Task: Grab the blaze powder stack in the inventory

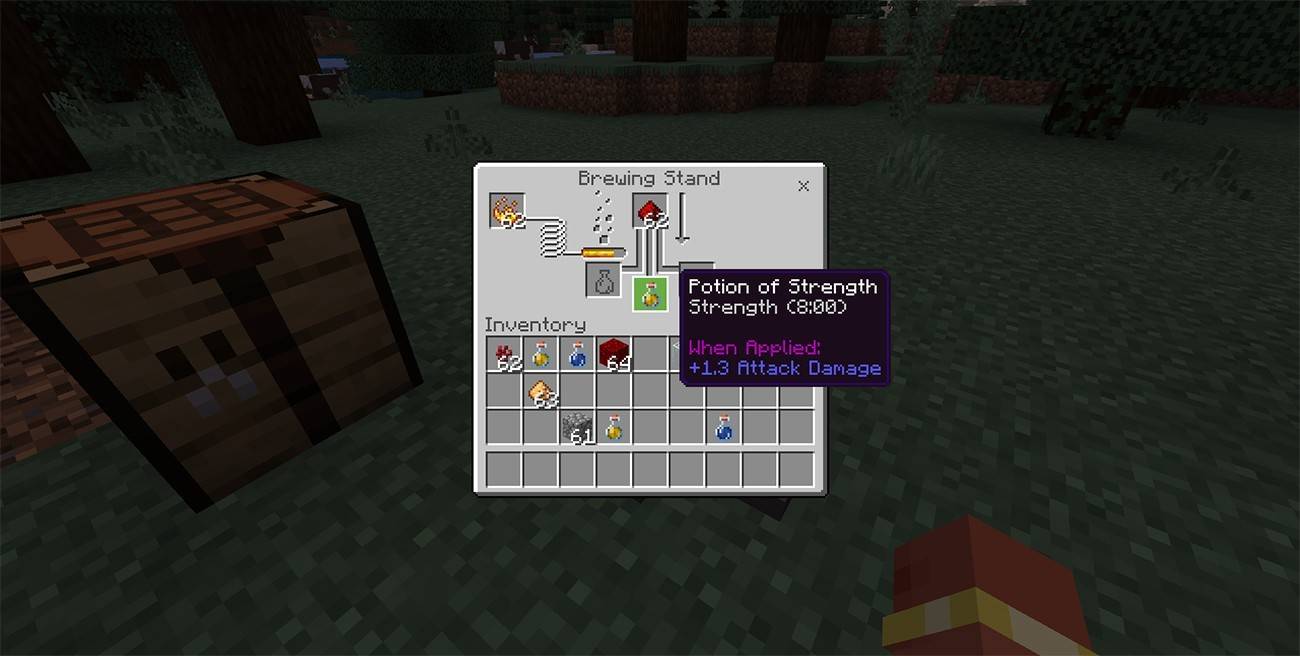Action: click(x=541, y=391)
